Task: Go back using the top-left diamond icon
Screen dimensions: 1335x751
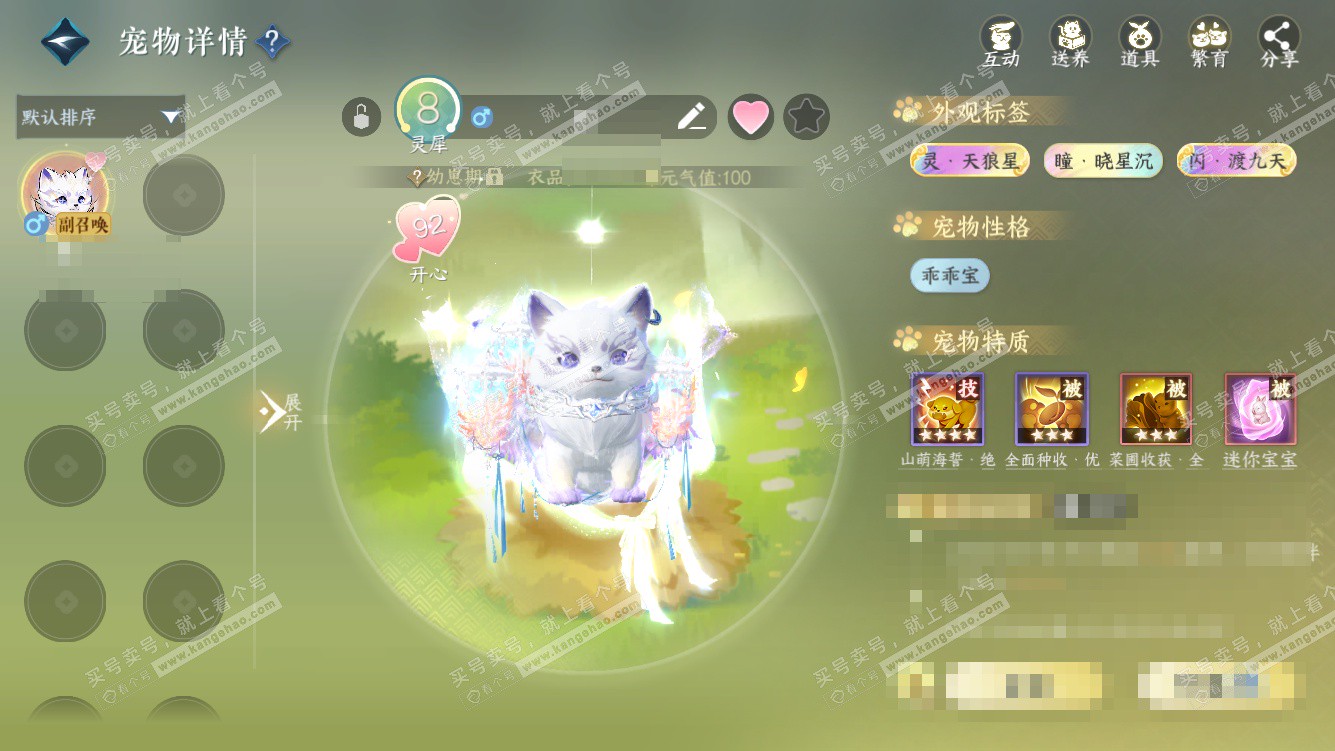Action: pyautogui.click(x=65, y=42)
